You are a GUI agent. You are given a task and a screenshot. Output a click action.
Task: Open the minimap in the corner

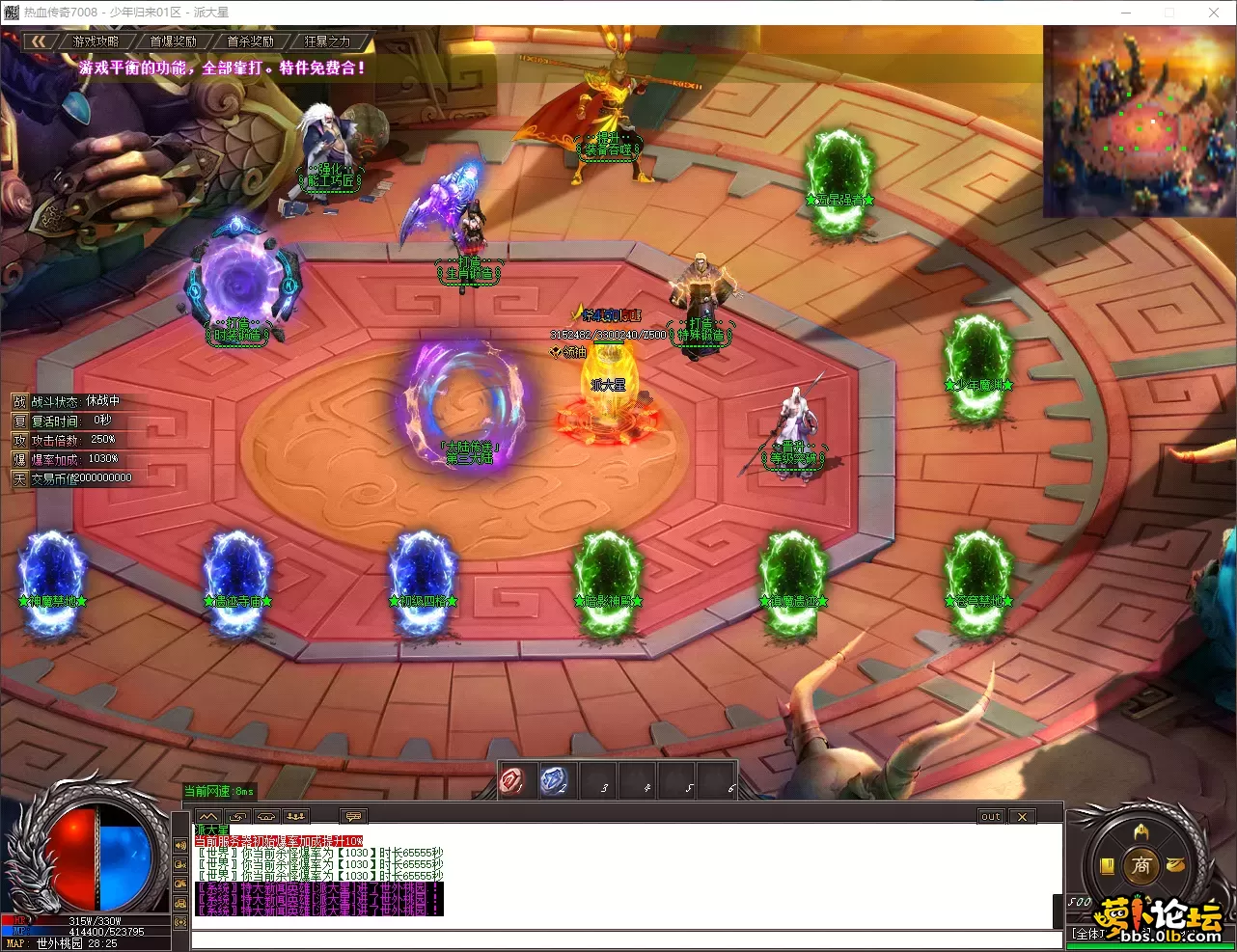point(1139,121)
